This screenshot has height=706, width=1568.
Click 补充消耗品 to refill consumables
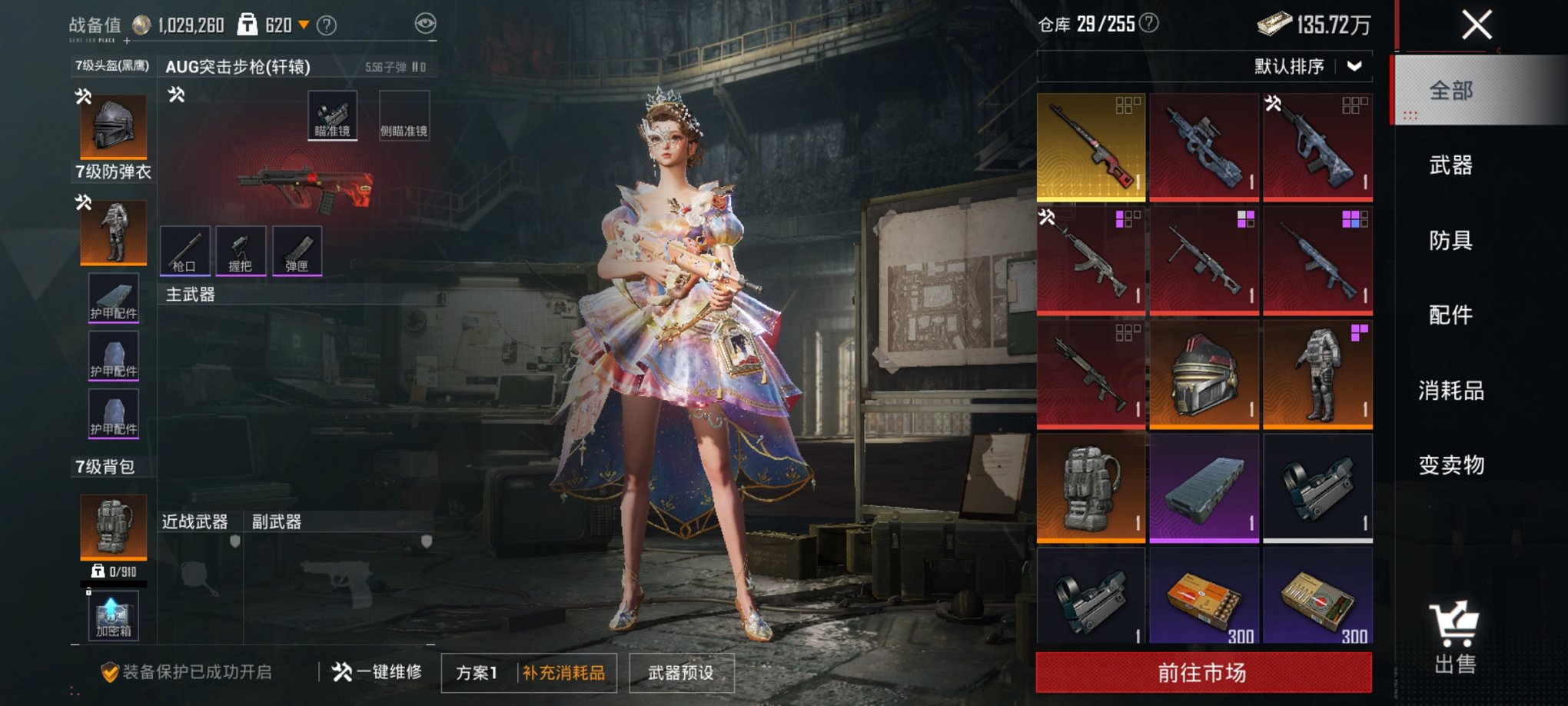[x=564, y=673]
